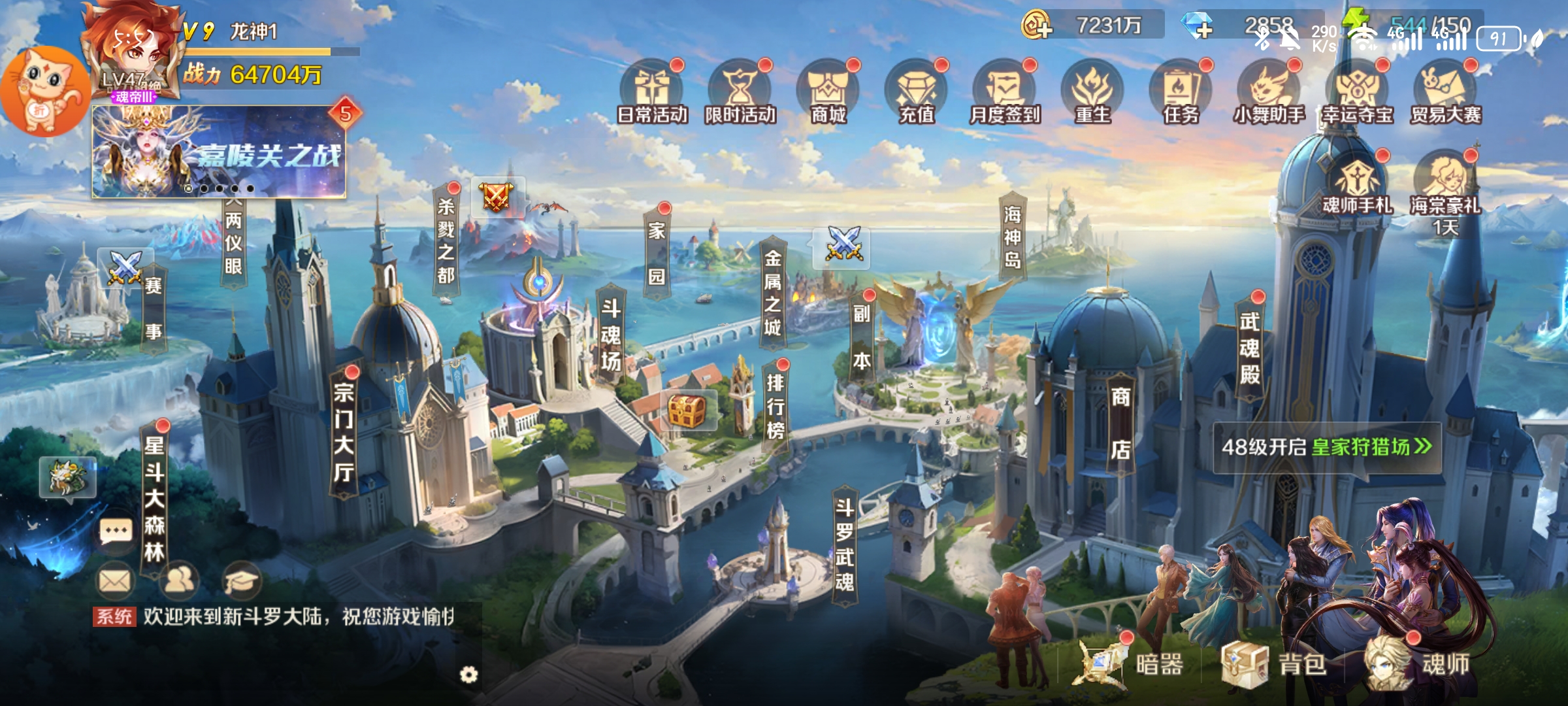Open the 排行榜 leaderboard
This screenshot has width=1568, height=706.
(776, 405)
